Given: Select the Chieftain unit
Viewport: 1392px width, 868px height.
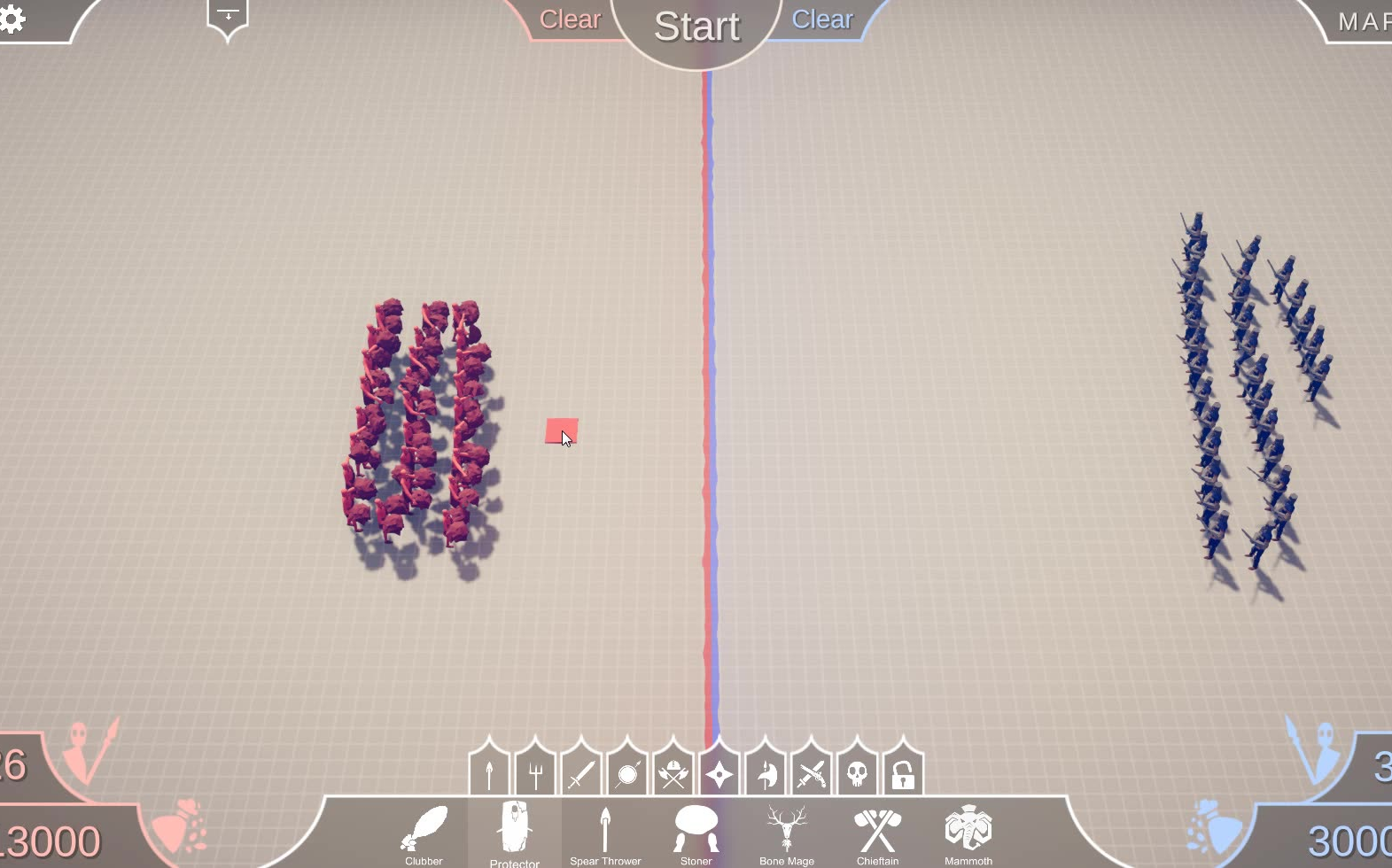Looking at the screenshot, I should 878,831.
